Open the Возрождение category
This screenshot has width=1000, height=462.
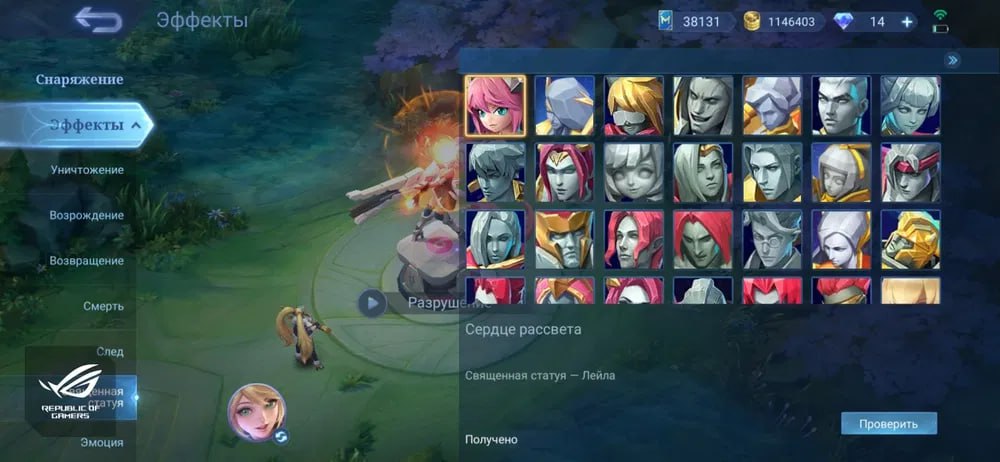tap(87, 215)
